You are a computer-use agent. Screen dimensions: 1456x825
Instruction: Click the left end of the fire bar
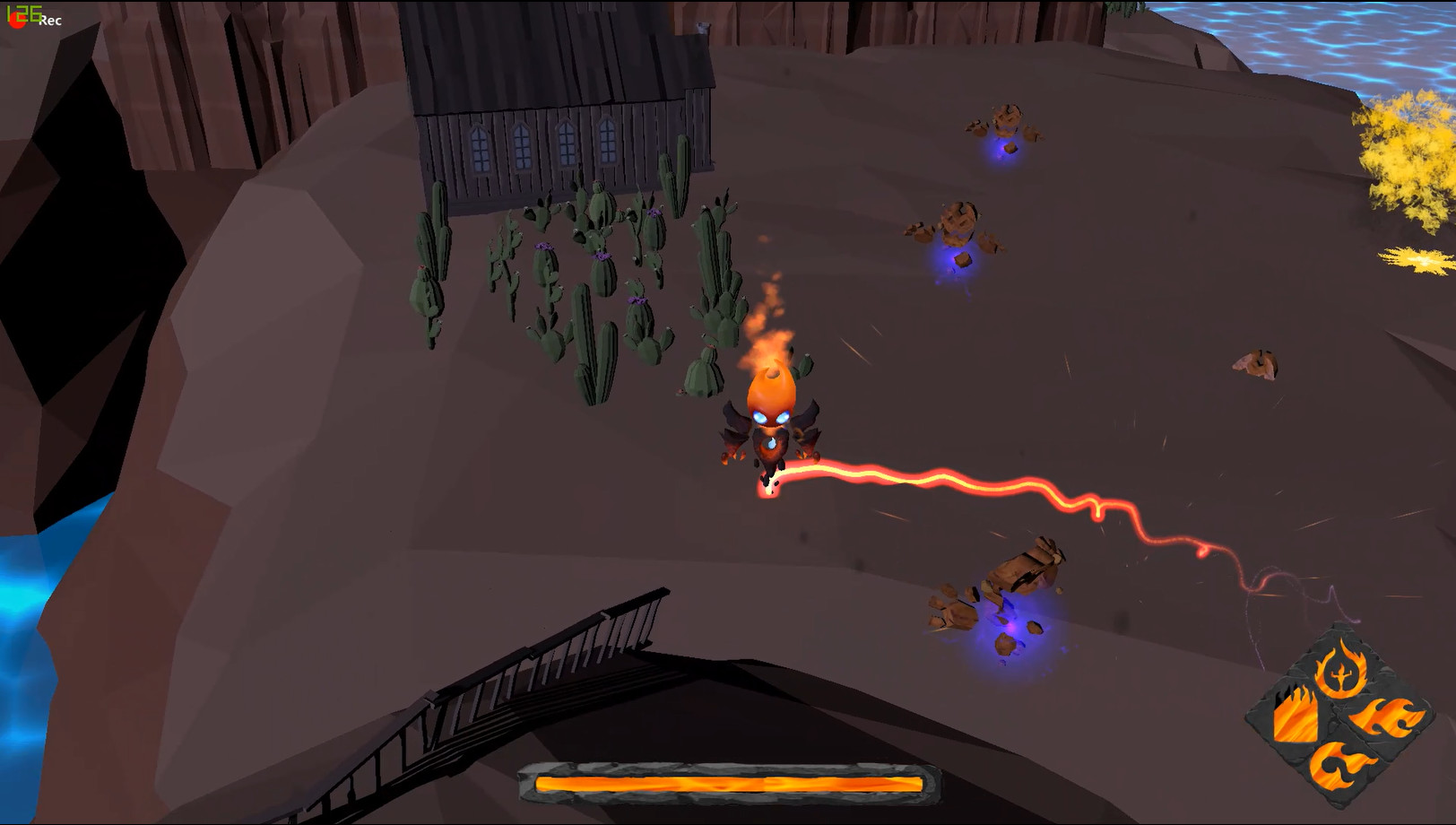[542, 782]
